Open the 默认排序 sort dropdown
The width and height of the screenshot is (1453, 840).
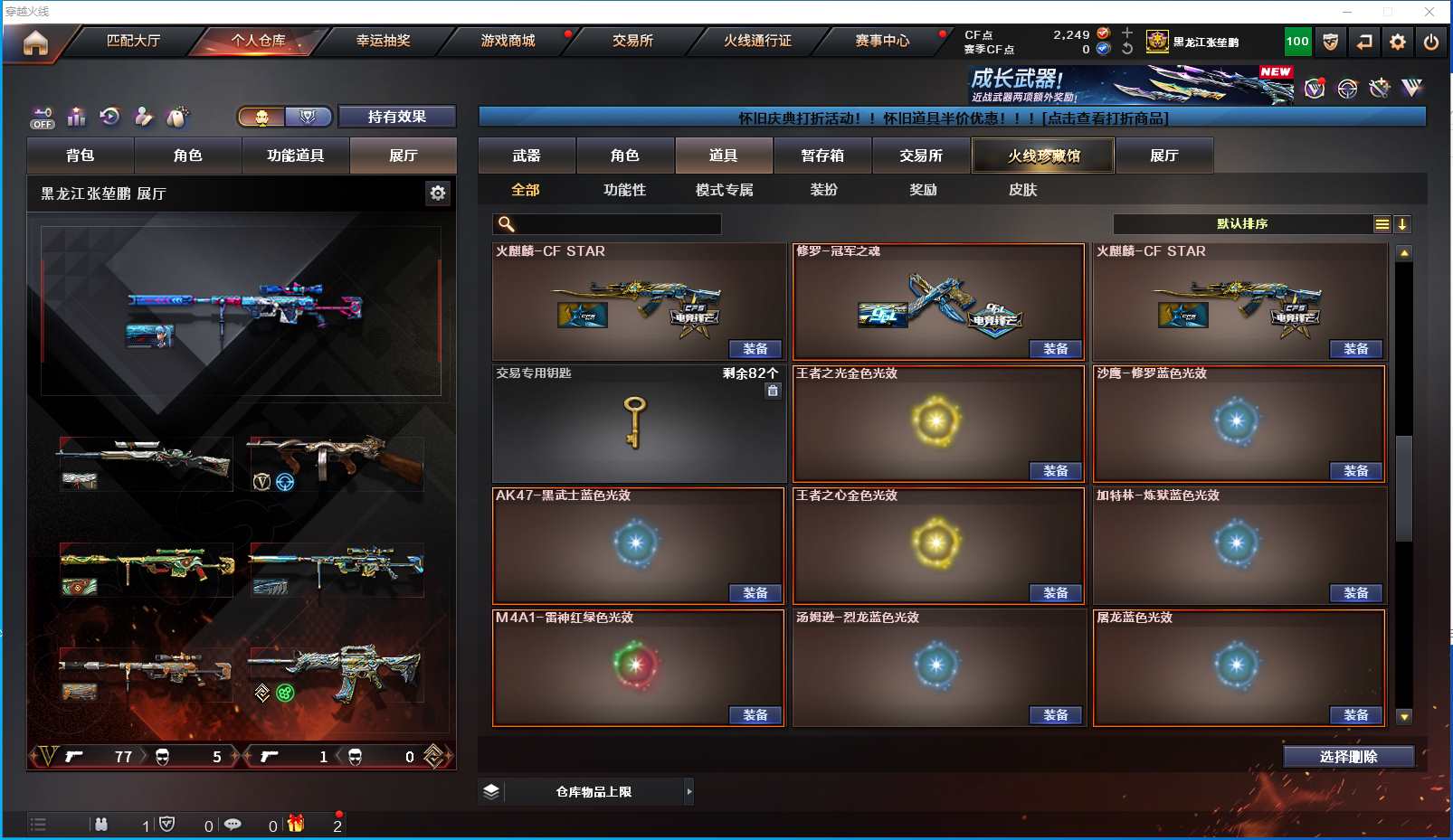(x=1242, y=224)
